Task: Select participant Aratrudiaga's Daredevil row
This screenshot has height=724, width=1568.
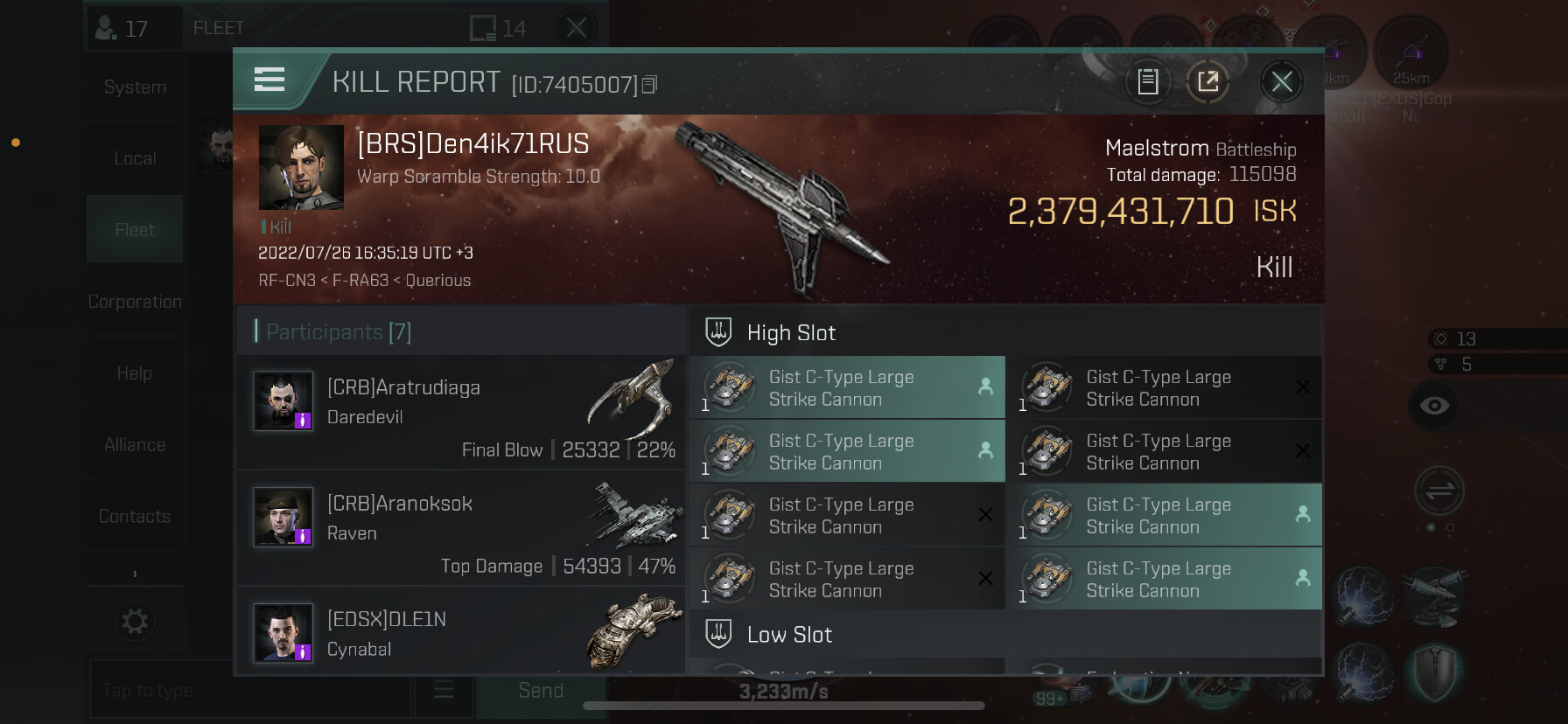Action: (461, 412)
